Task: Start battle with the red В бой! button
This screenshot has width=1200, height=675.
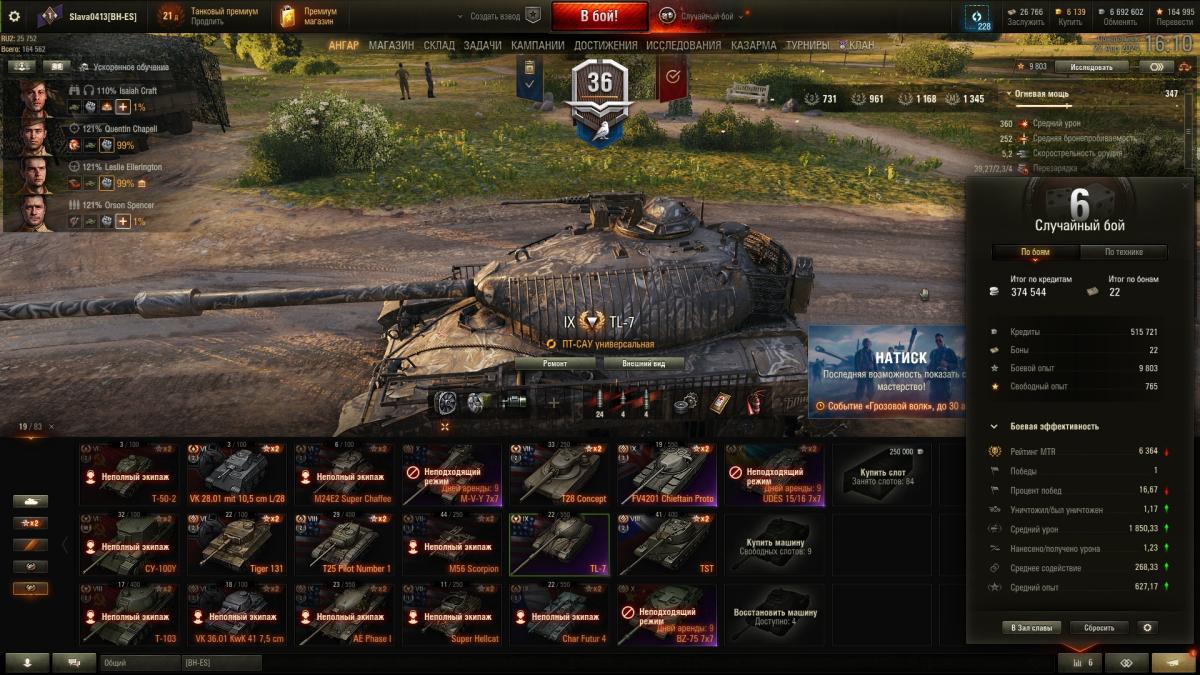Action: coord(600,16)
